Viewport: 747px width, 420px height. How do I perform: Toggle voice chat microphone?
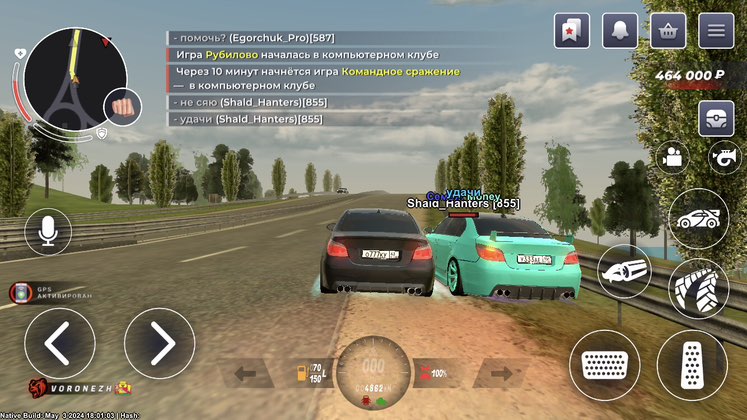(47, 231)
